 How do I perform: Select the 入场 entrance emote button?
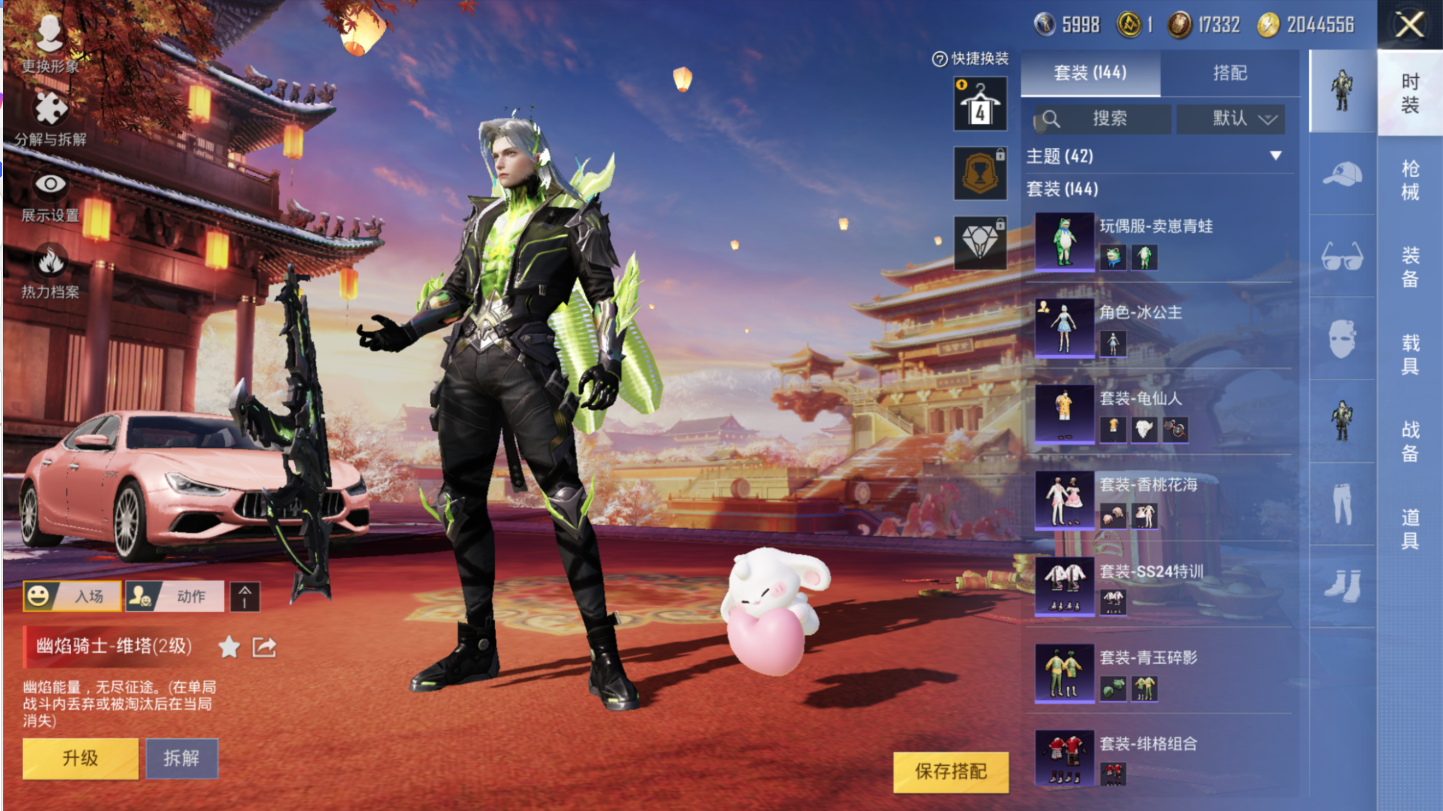click(72, 596)
